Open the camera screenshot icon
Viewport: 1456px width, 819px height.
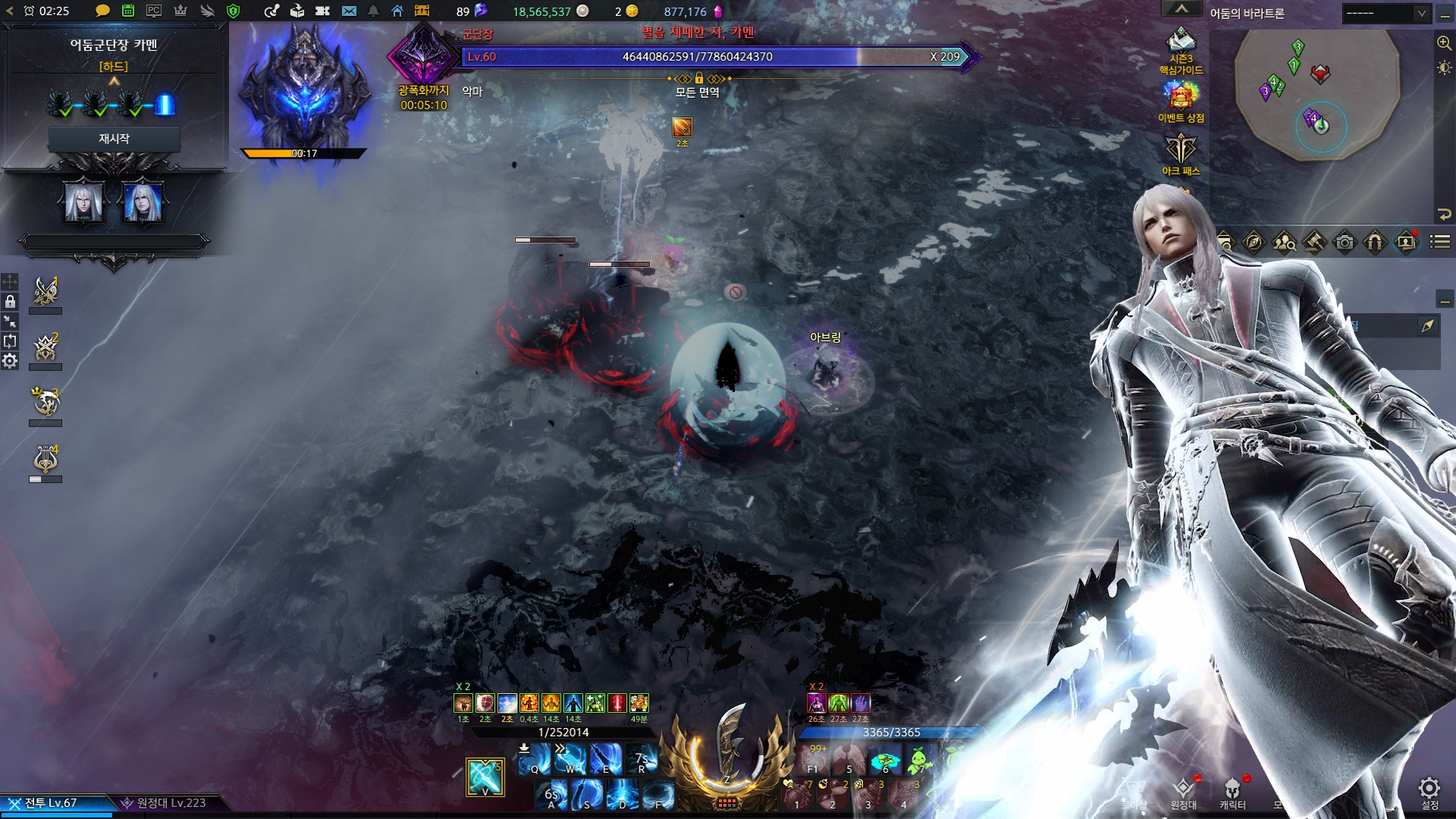(1345, 243)
